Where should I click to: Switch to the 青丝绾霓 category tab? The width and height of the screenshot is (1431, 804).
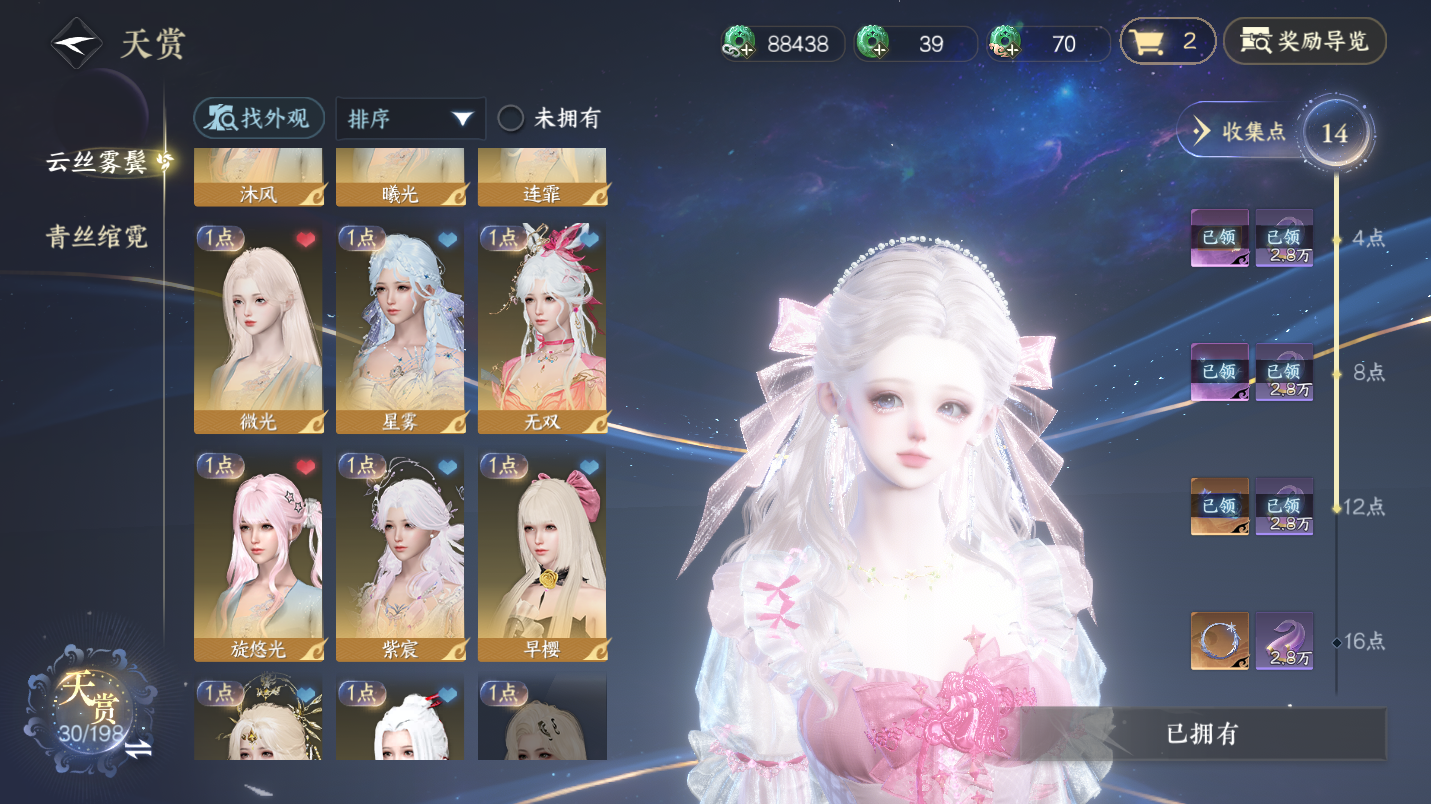[97, 236]
